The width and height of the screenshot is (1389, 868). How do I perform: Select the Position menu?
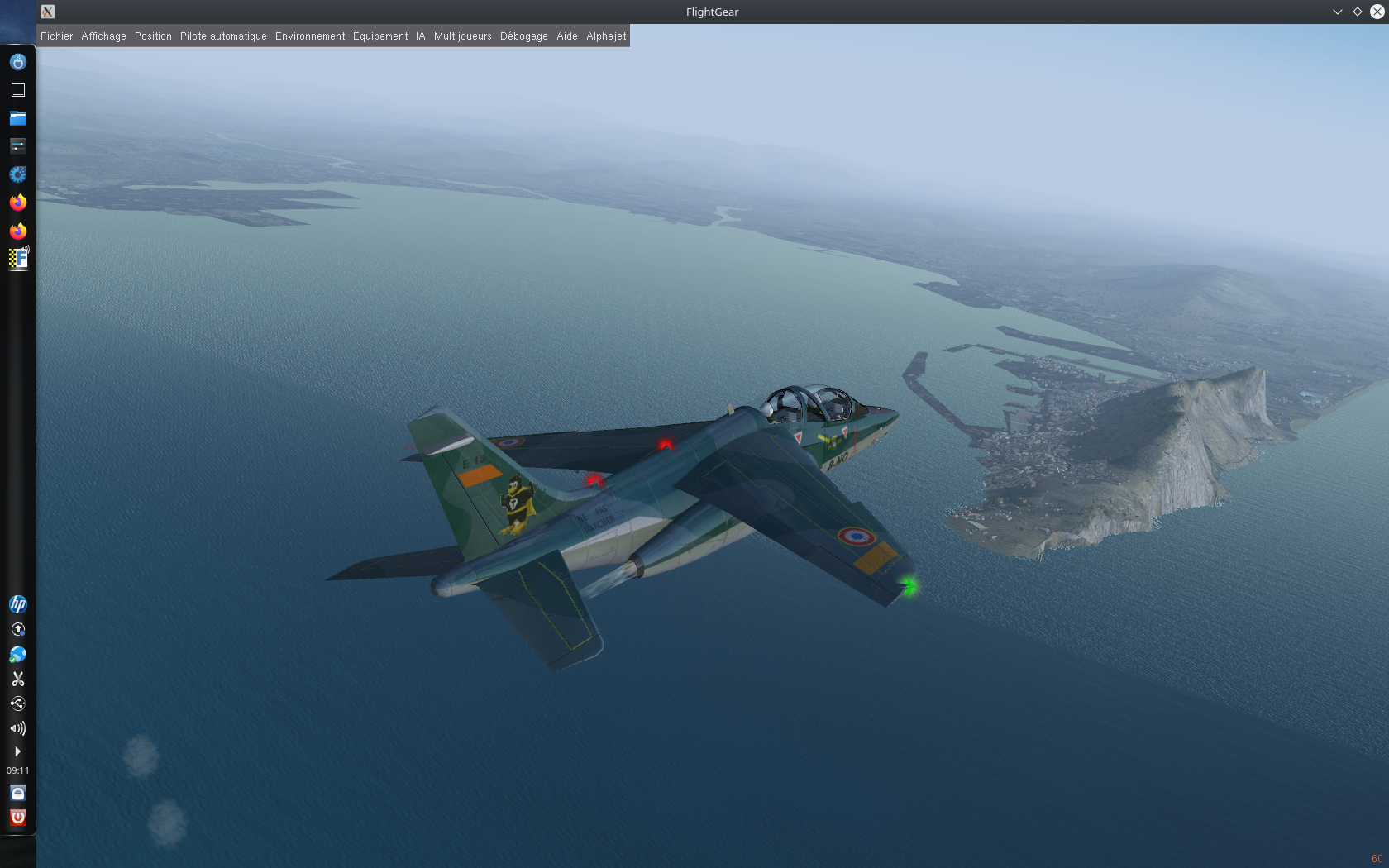[x=153, y=36]
